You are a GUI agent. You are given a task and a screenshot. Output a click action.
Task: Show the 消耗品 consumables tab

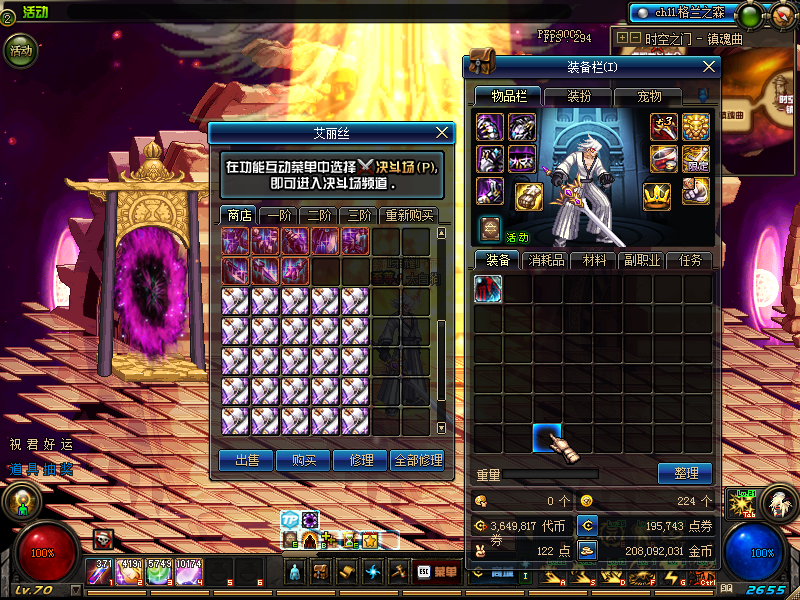coord(547,260)
